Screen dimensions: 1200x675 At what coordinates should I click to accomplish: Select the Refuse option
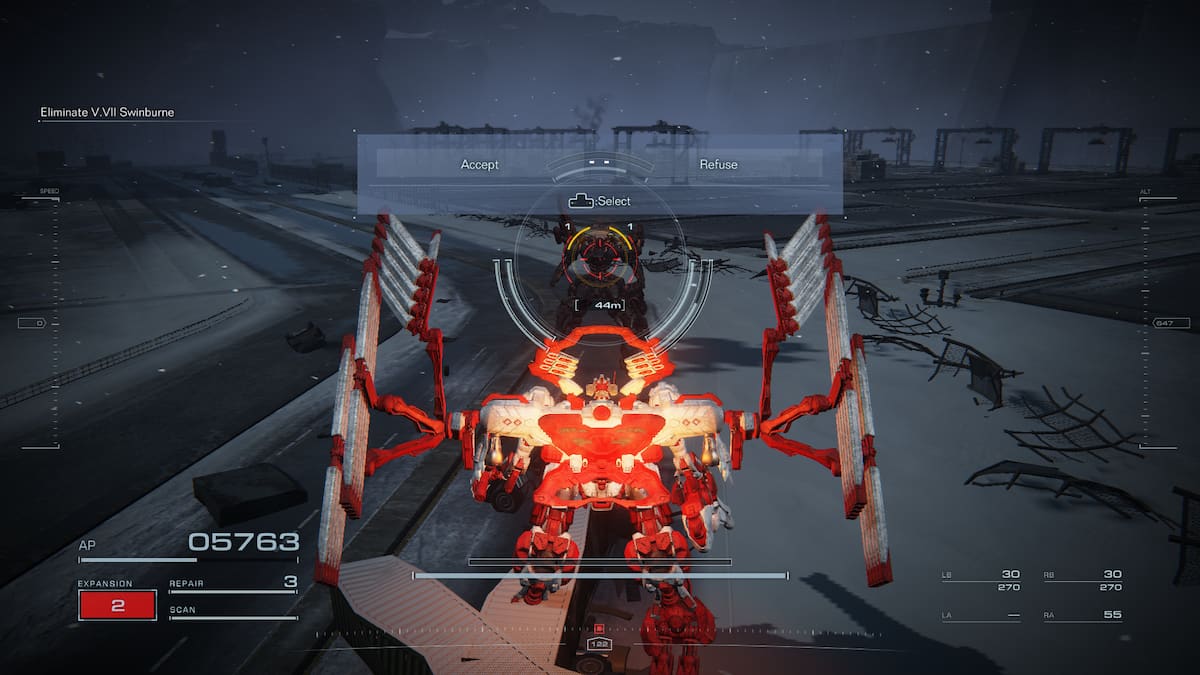click(718, 164)
